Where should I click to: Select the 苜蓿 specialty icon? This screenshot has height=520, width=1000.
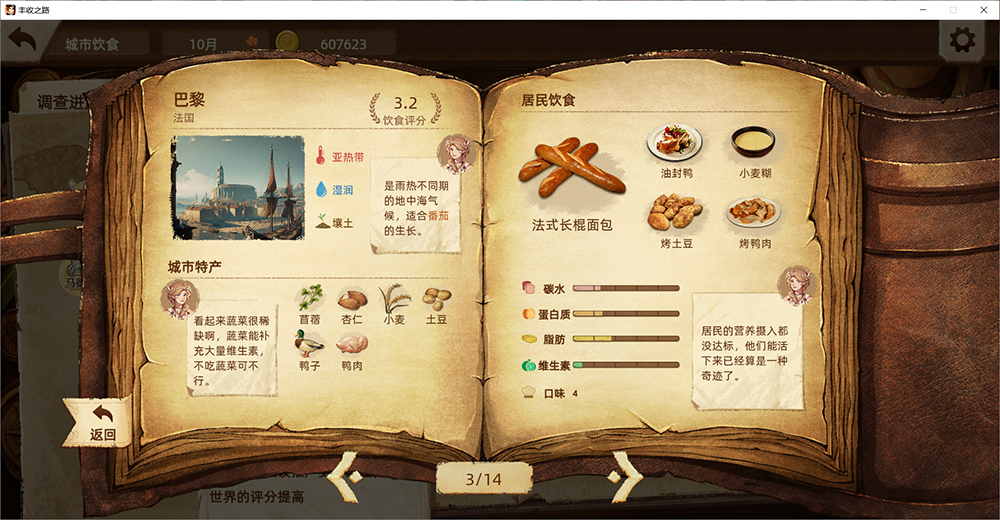(310, 298)
